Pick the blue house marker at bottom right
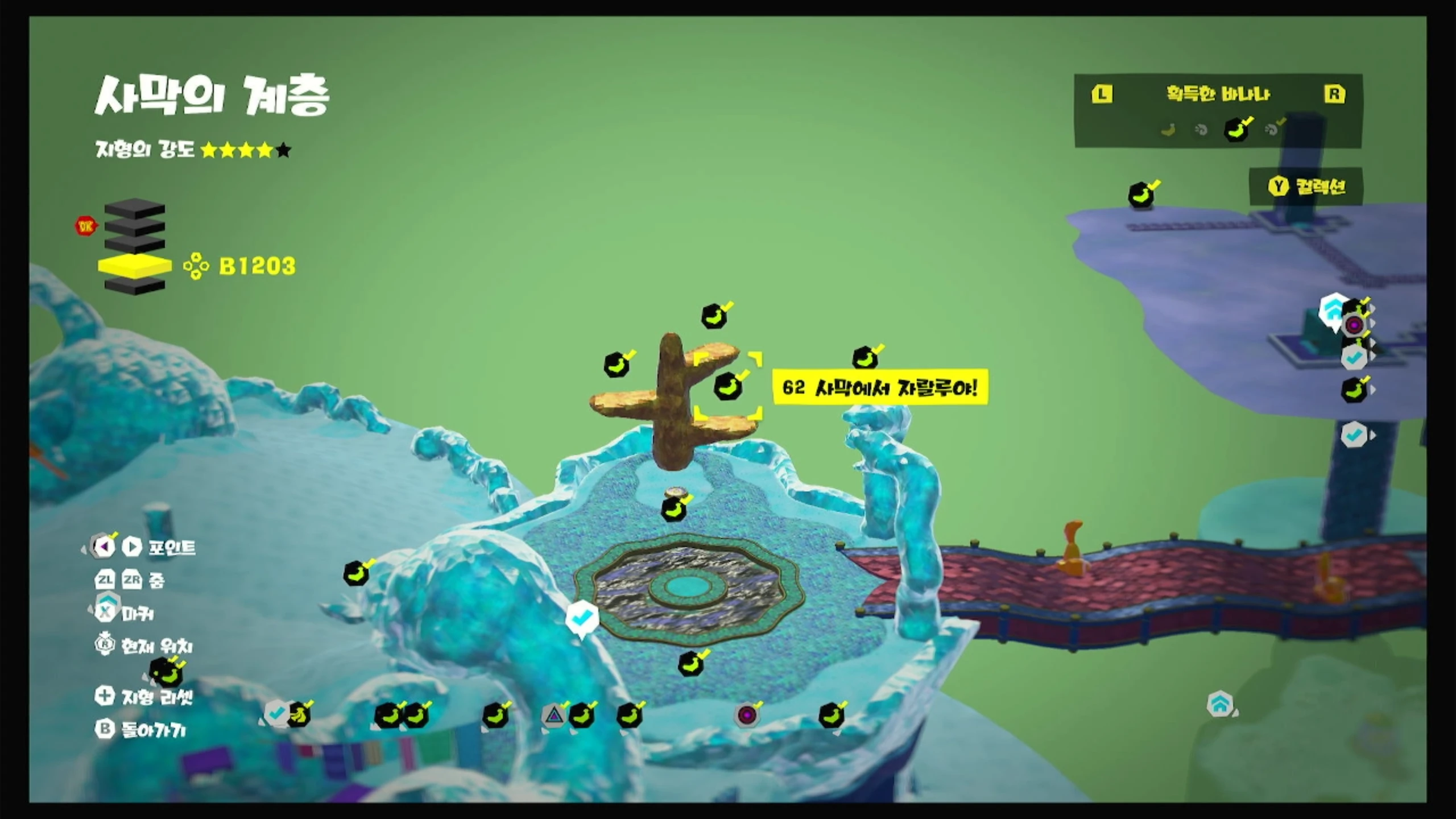 [1219, 705]
